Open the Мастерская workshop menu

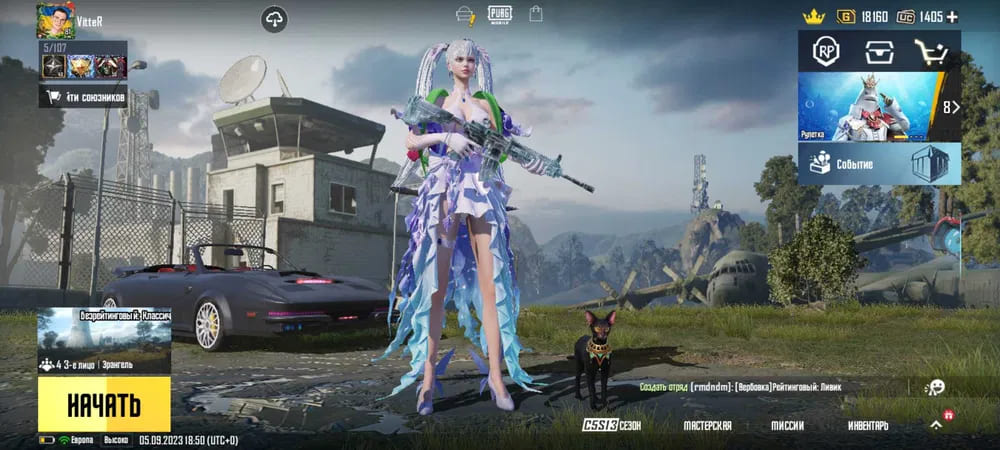707,425
